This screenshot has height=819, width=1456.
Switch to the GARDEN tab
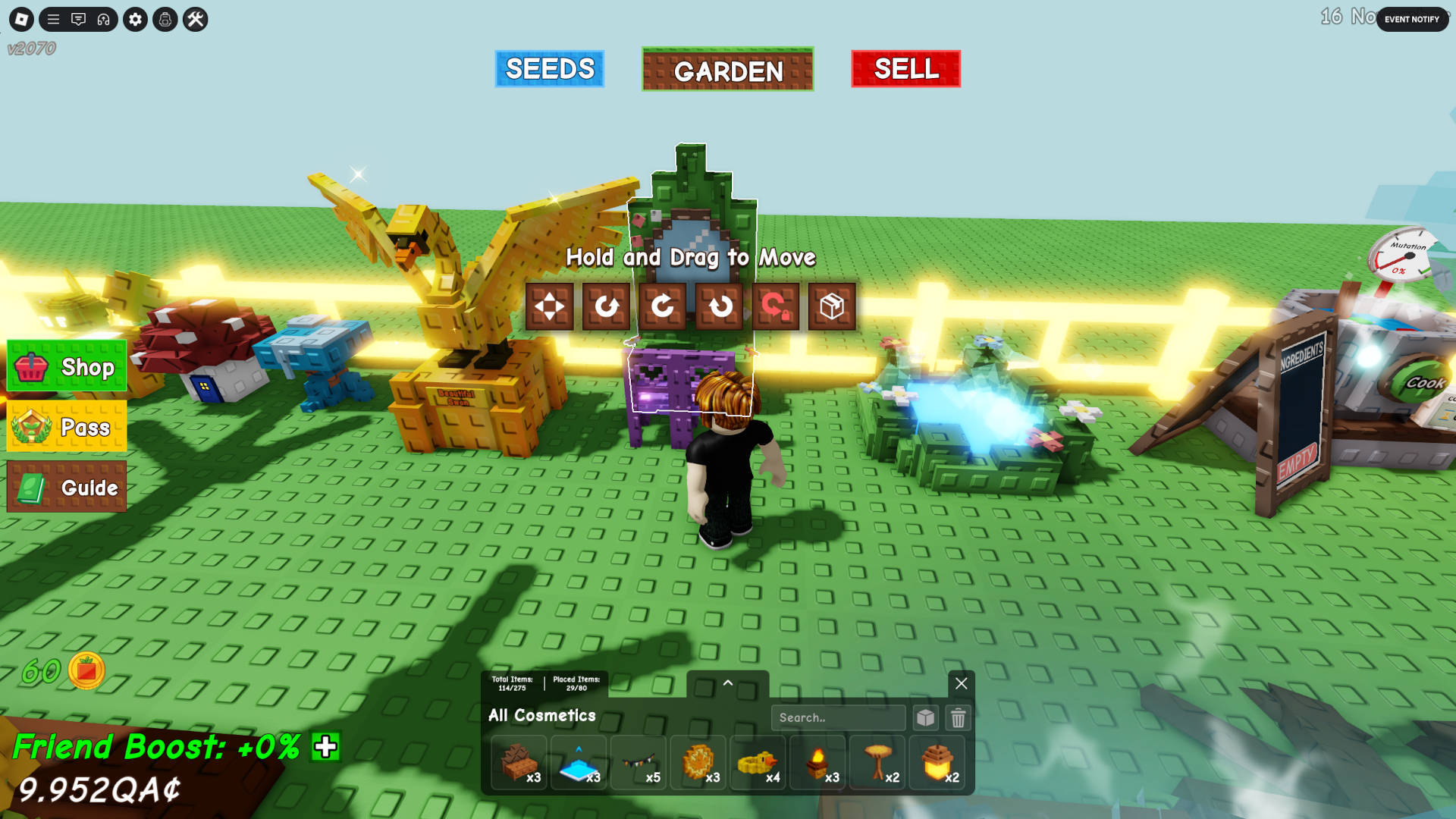tap(726, 71)
